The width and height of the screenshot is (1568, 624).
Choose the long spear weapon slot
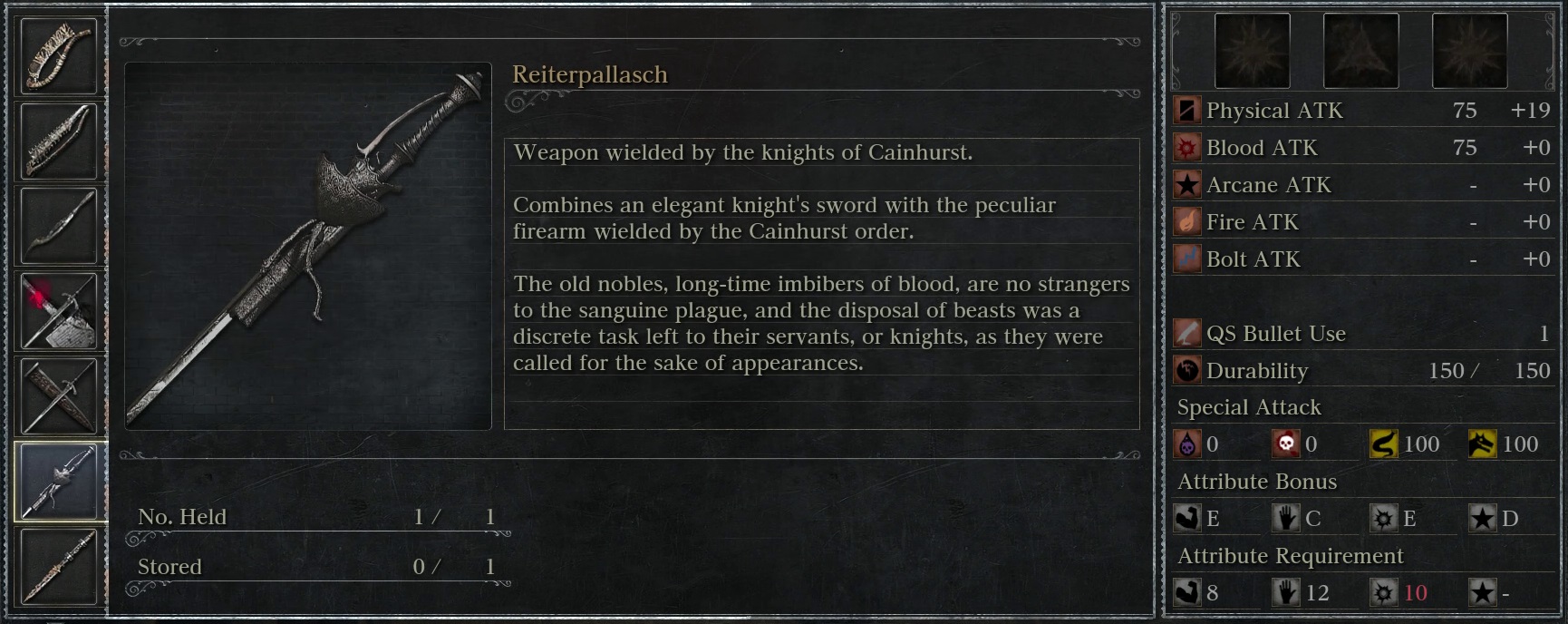[58, 567]
